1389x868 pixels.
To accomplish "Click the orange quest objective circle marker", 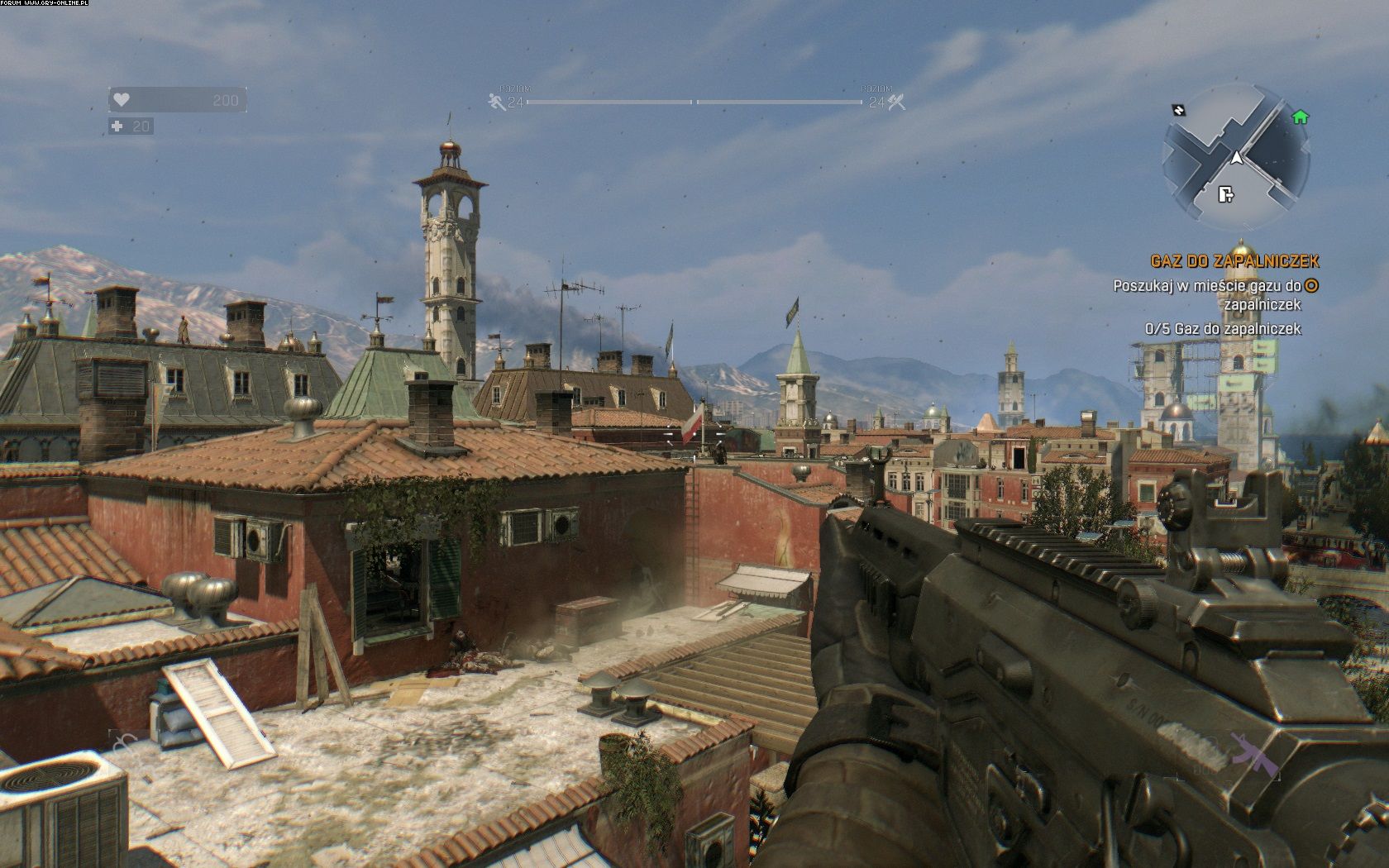I will (1311, 286).
